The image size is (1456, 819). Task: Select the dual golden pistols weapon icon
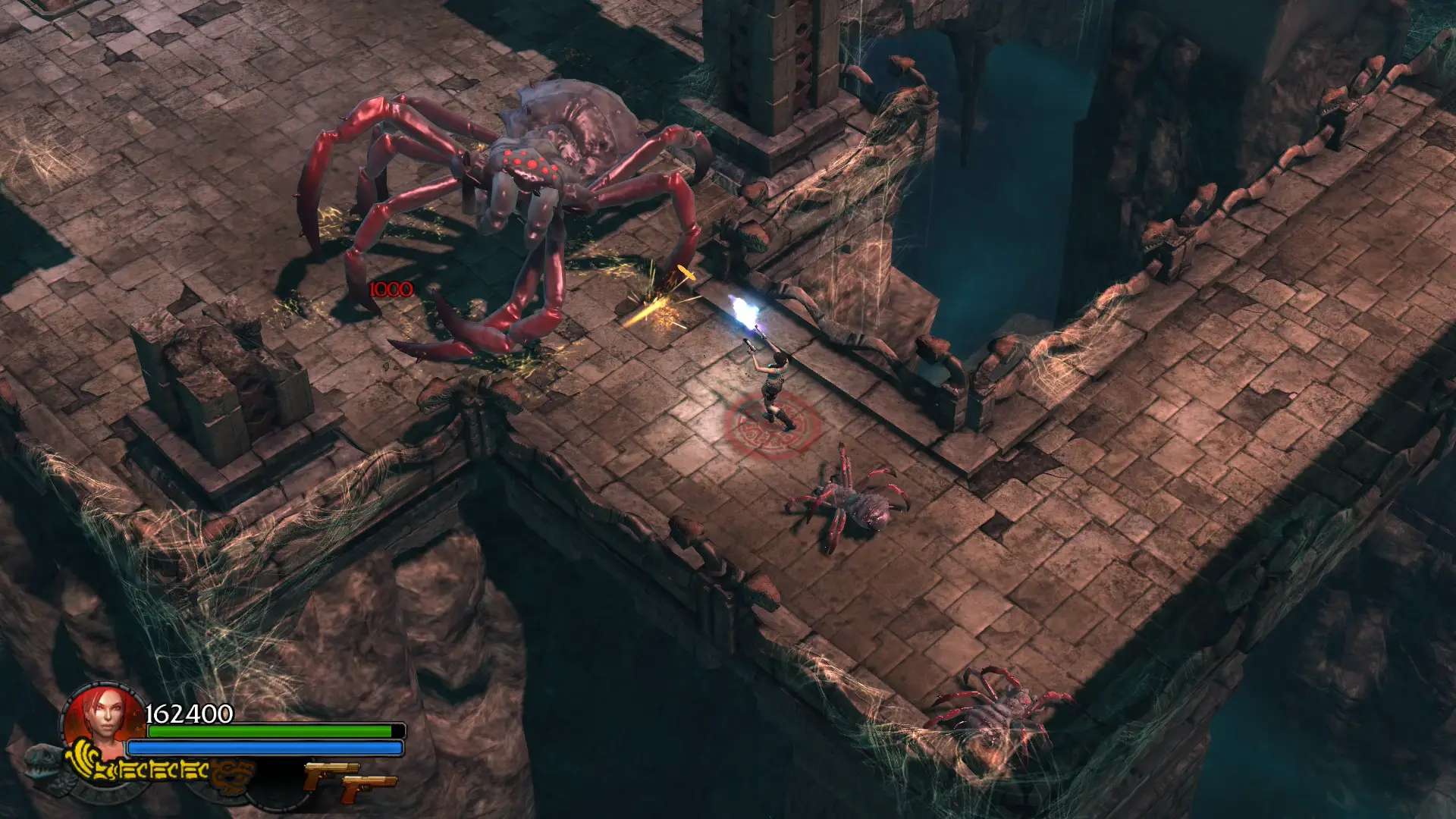coord(349,782)
